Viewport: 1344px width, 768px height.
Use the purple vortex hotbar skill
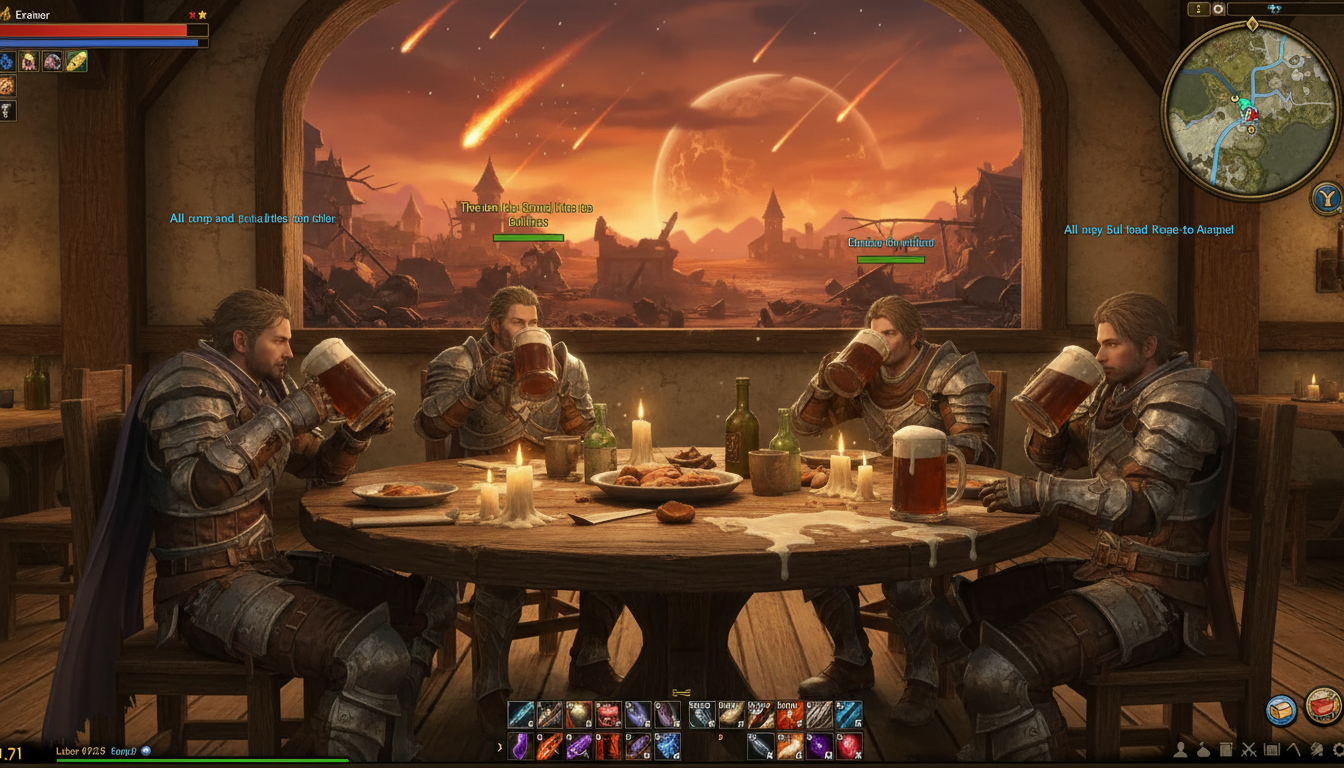[x=820, y=746]
